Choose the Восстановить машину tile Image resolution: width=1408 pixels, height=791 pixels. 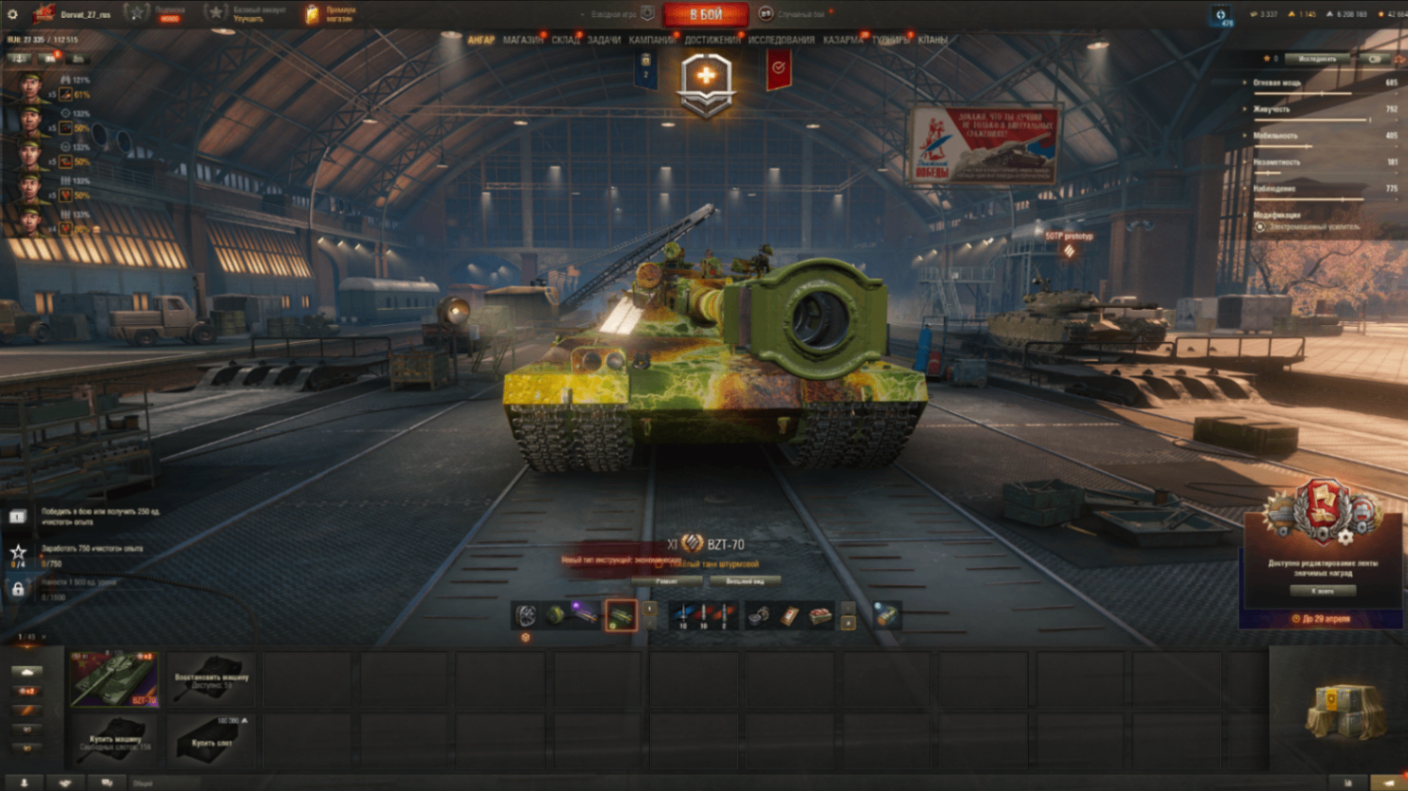point(211,679)
